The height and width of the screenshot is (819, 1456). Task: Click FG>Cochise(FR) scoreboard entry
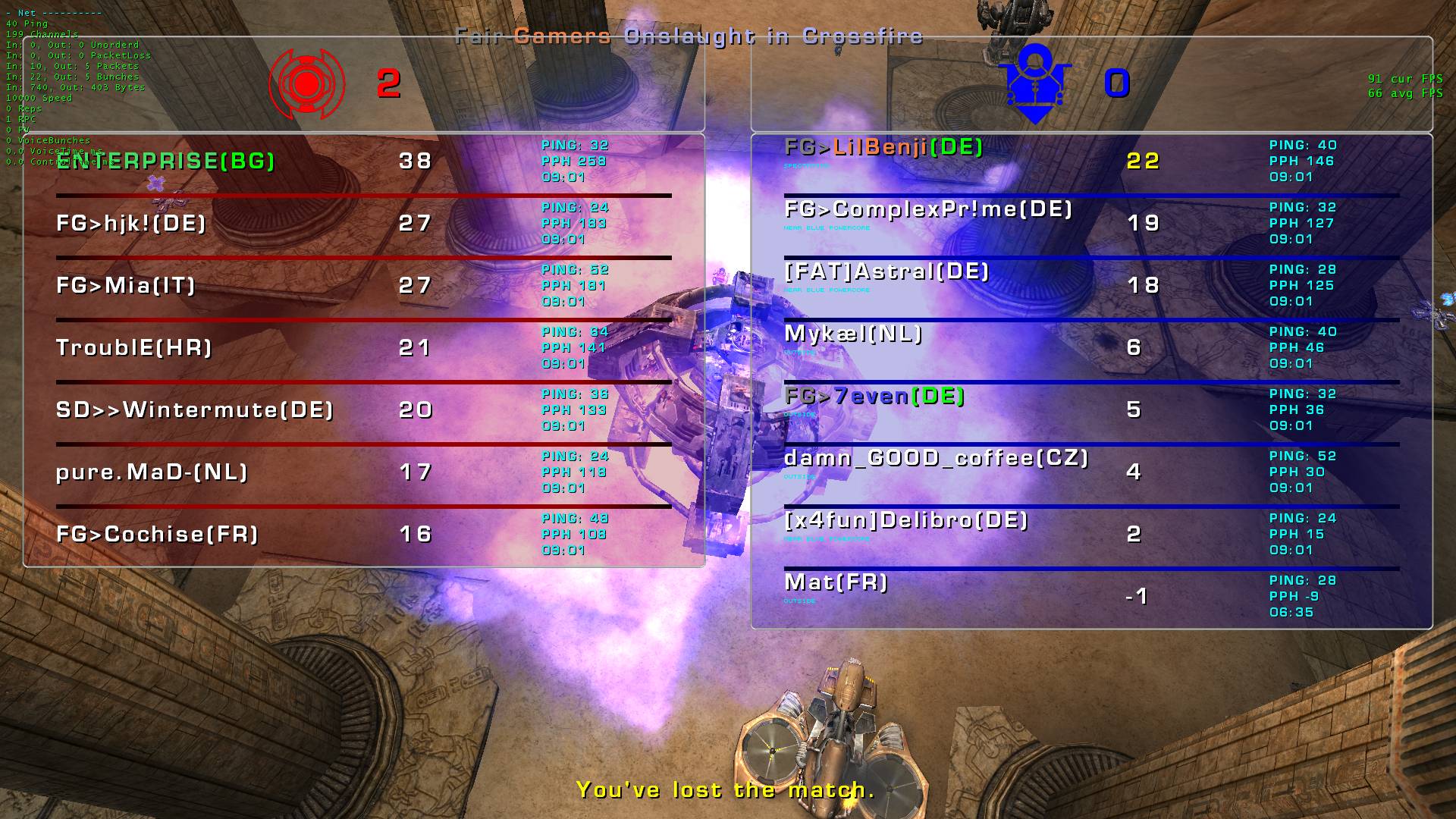pos(157,534)
